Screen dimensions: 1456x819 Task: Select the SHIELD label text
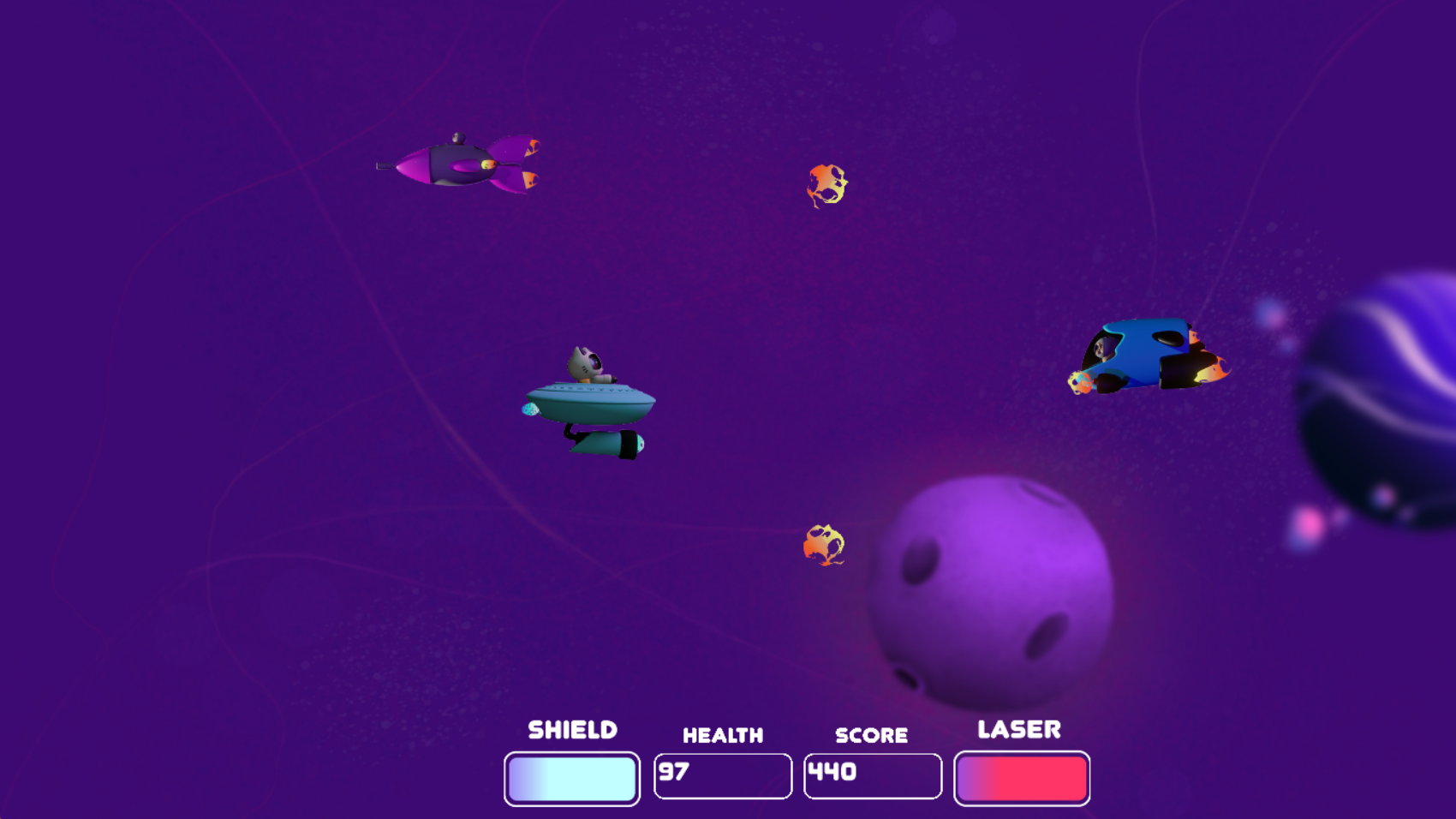click(x=571, y=729)
